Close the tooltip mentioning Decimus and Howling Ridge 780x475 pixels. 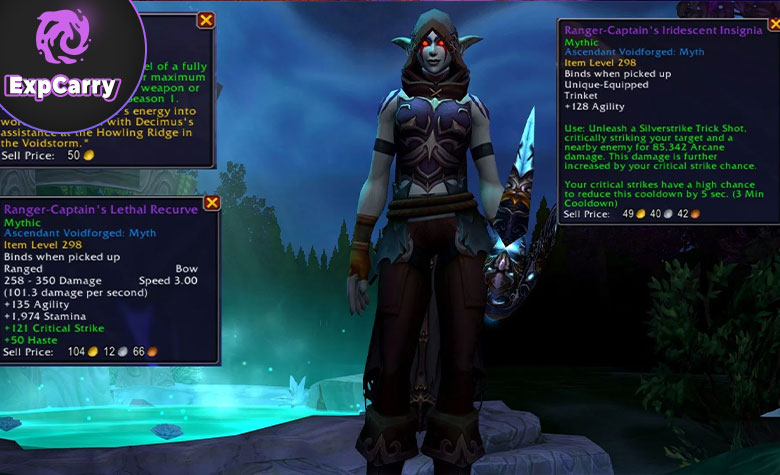click(206, 20)
